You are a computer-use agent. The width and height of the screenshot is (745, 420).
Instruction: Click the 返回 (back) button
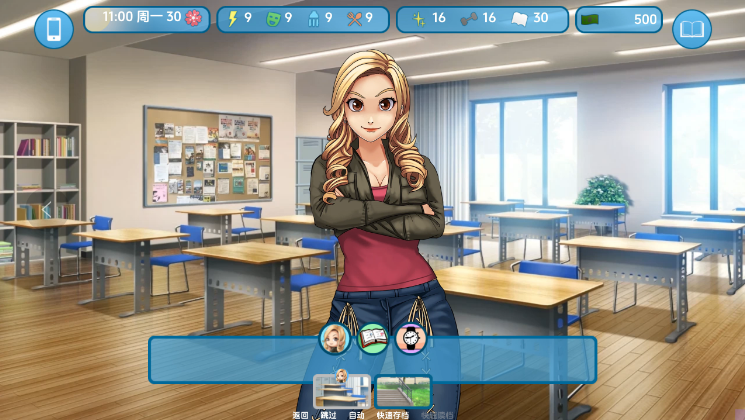tap(301, 414)
